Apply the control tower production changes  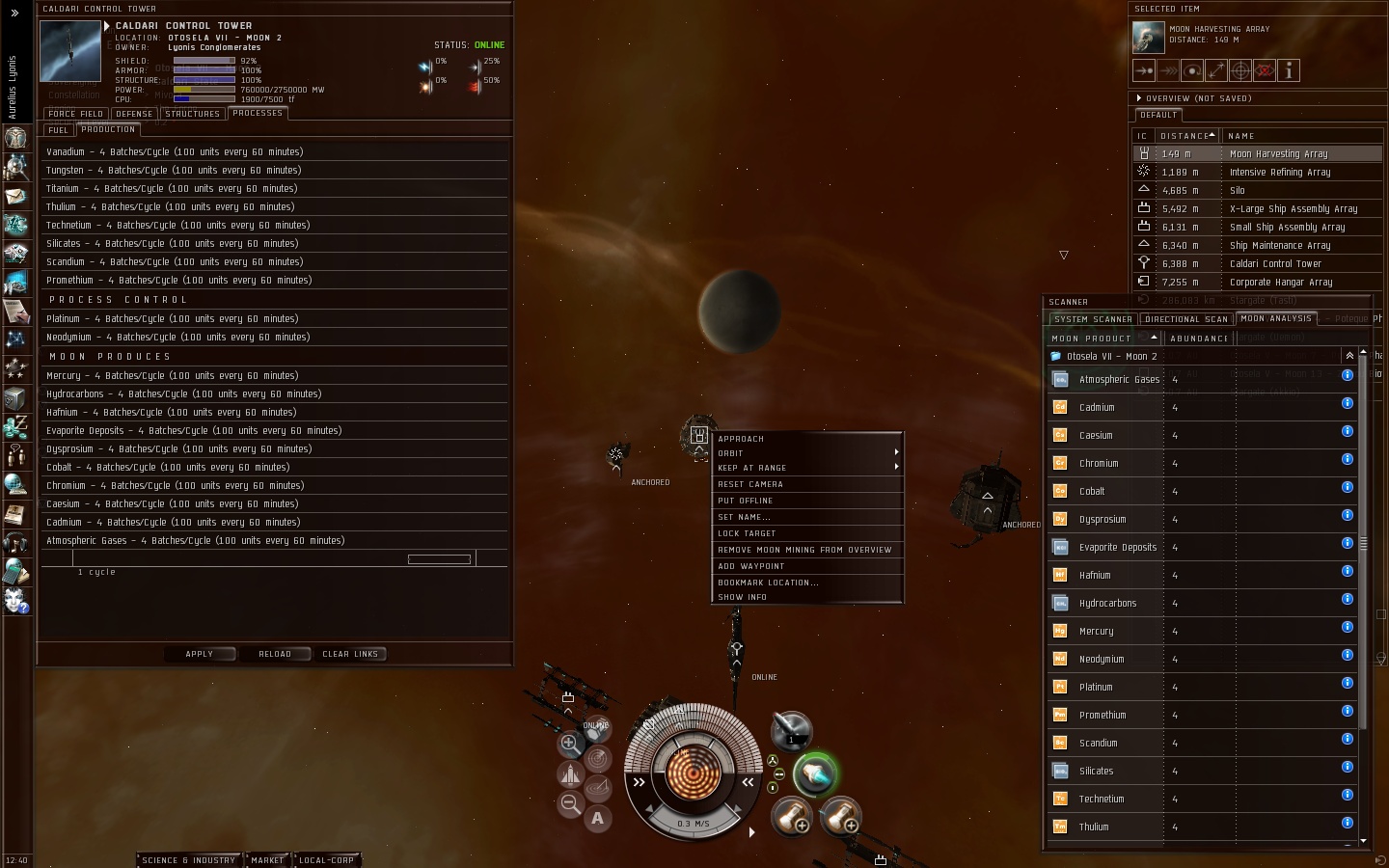pos(200,654)
